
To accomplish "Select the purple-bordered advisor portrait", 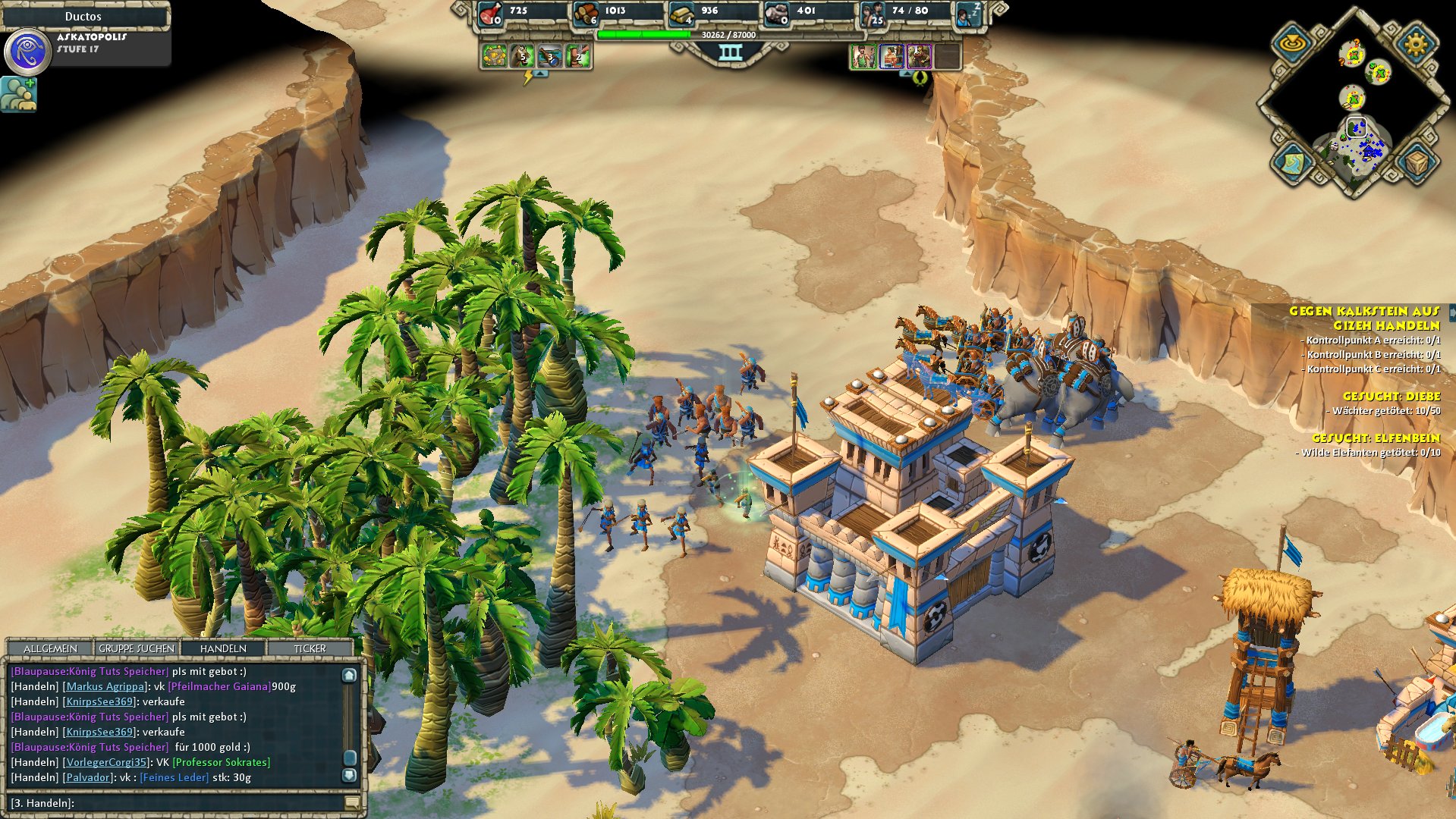I will click(x=919, y=56).
